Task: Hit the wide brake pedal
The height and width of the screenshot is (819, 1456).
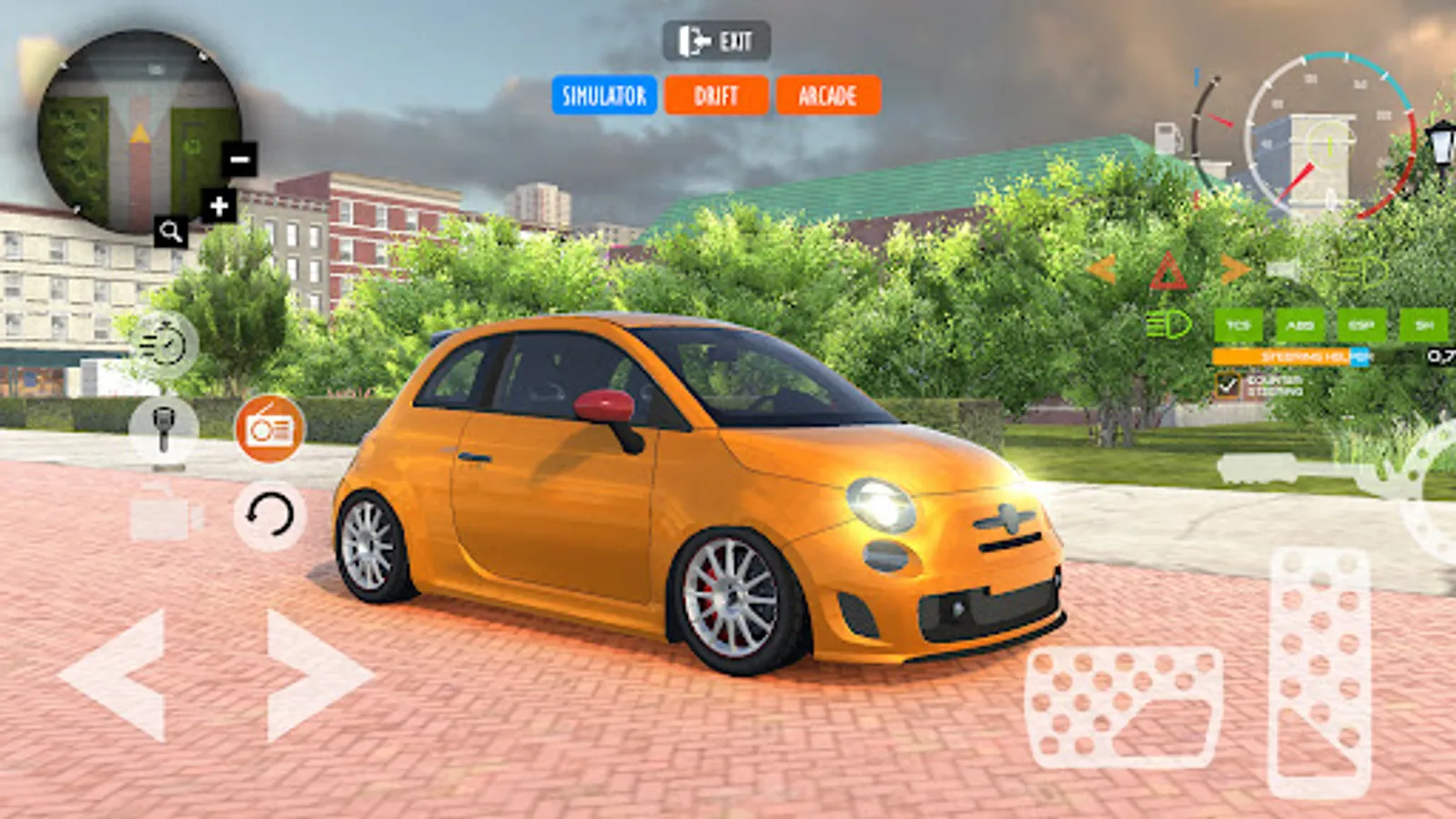Action: 1124,707
